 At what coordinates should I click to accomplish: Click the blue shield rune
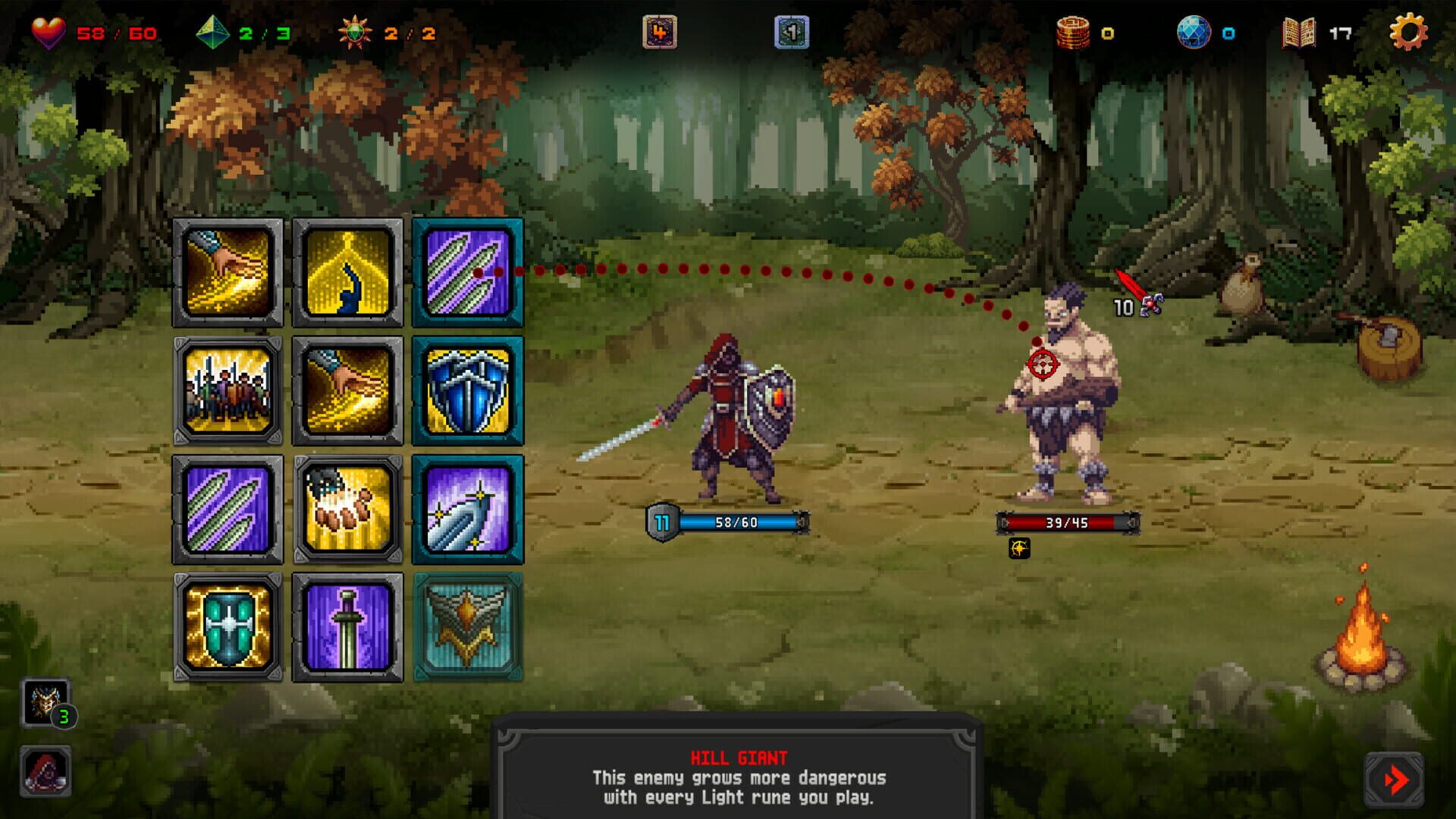tap(468, 393)
